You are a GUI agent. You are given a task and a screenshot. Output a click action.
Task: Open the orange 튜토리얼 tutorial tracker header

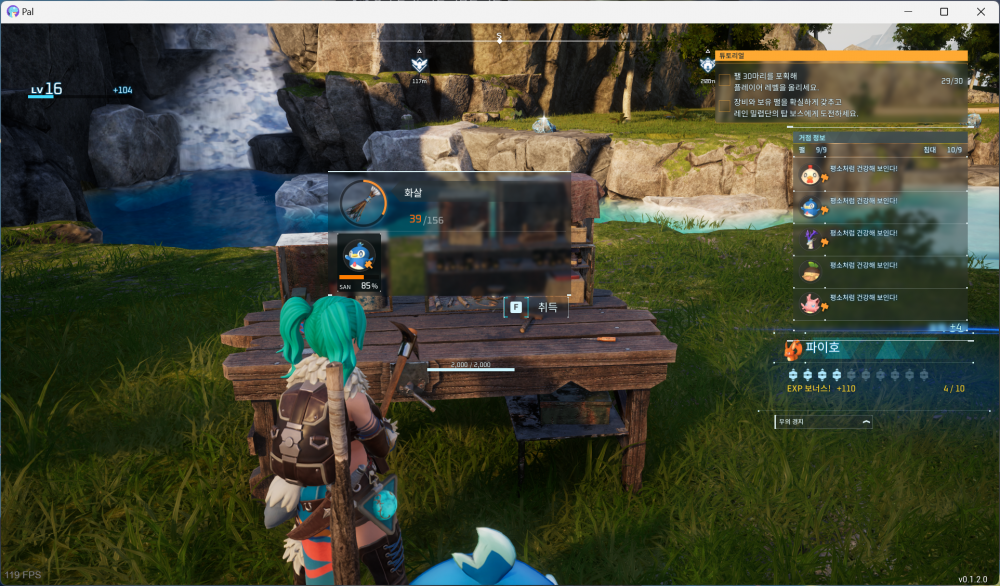[840, 57]
